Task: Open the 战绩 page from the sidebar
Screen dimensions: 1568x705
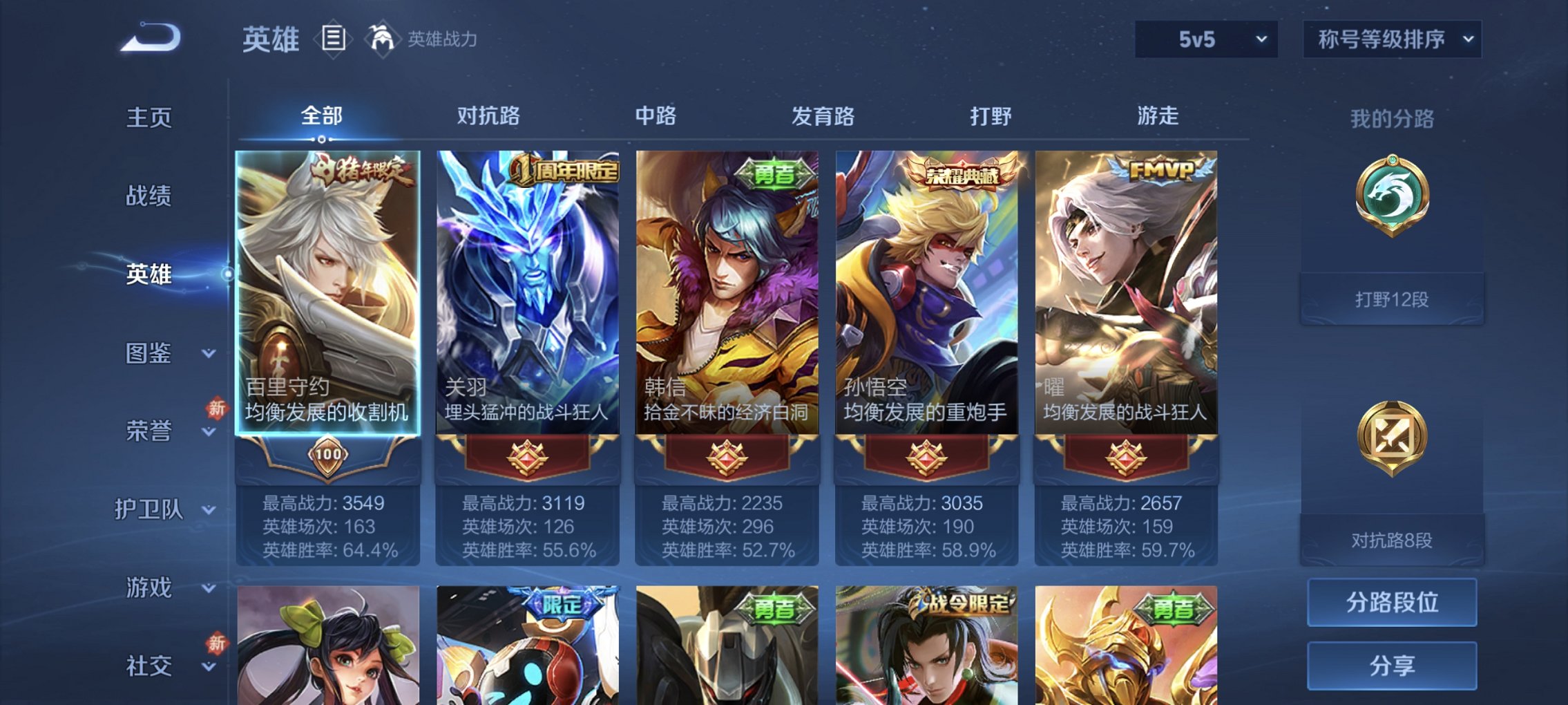Action: [150, 196]
